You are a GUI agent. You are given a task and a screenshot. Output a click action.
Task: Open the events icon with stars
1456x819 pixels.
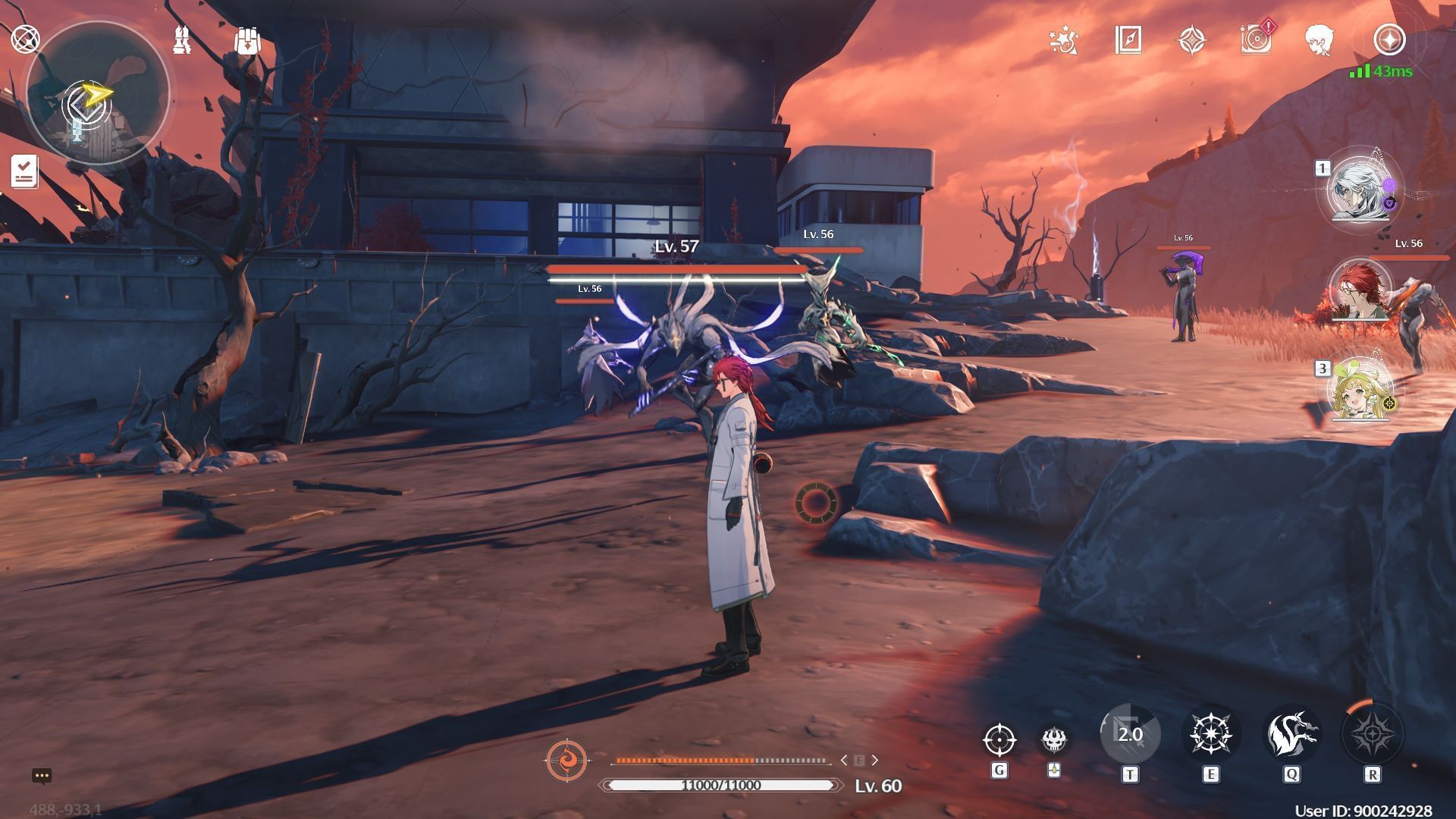pyautogui.click(x=1064, y=40)
